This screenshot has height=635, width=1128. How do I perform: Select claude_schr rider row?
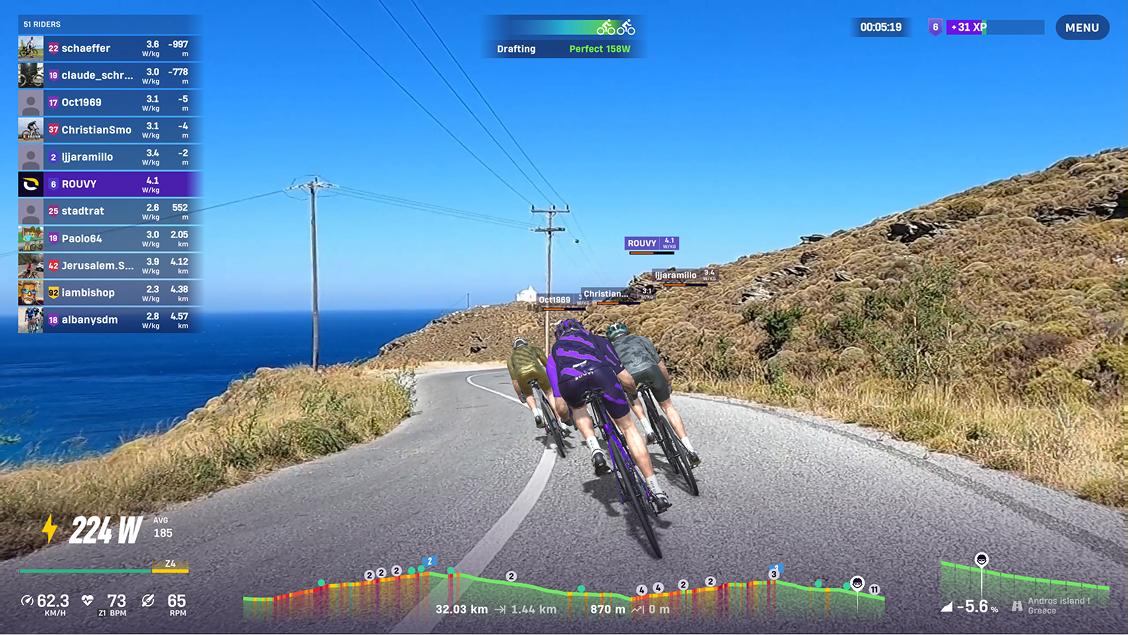(x=110, y=75)
